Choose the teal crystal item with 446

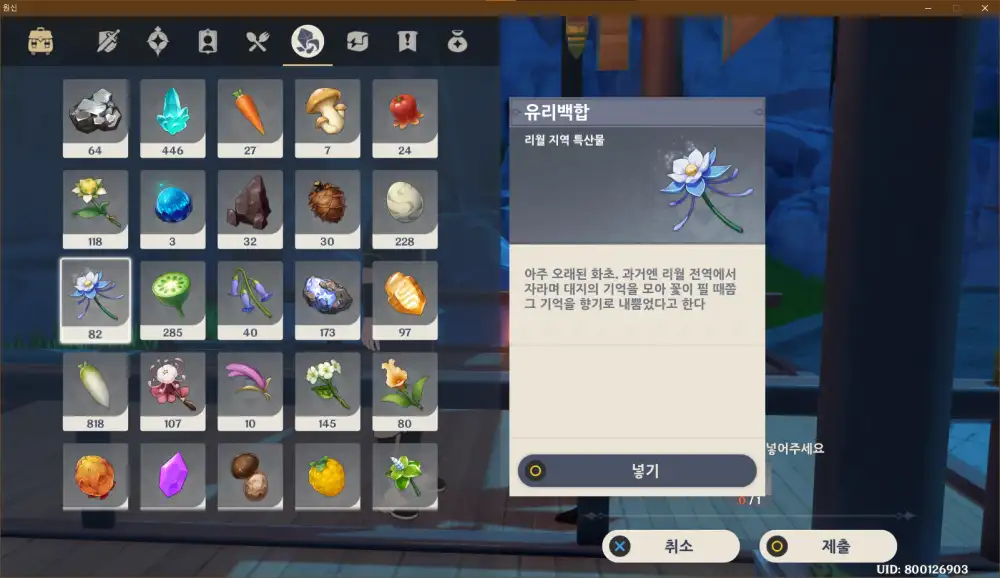pos(173,118)
